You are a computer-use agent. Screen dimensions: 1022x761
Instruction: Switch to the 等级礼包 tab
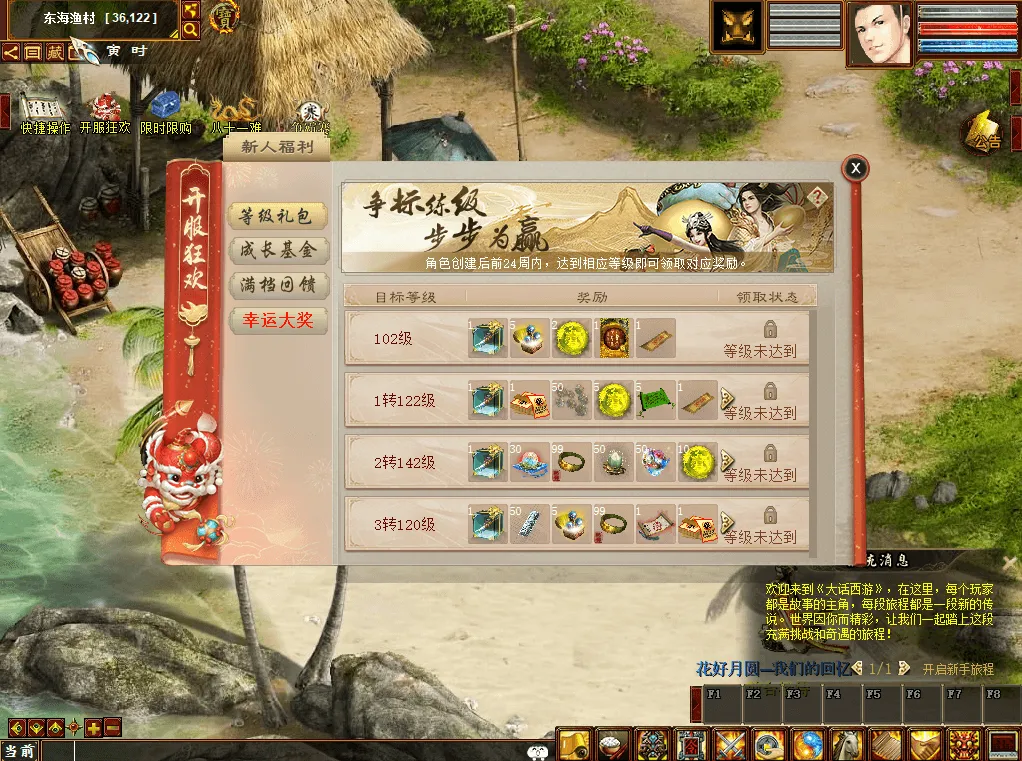tap(277, 215)
